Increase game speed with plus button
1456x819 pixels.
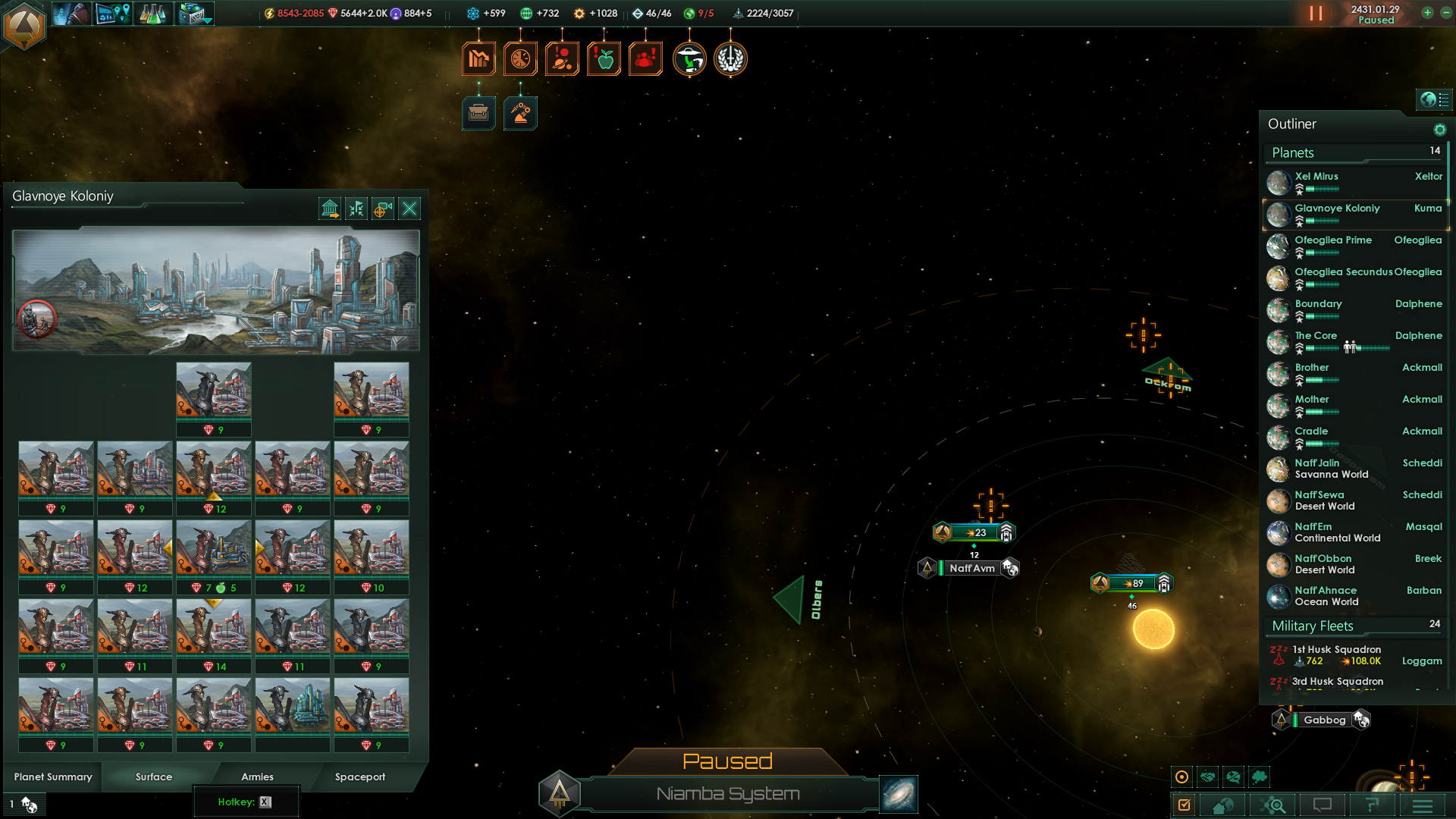point(1427,13)
